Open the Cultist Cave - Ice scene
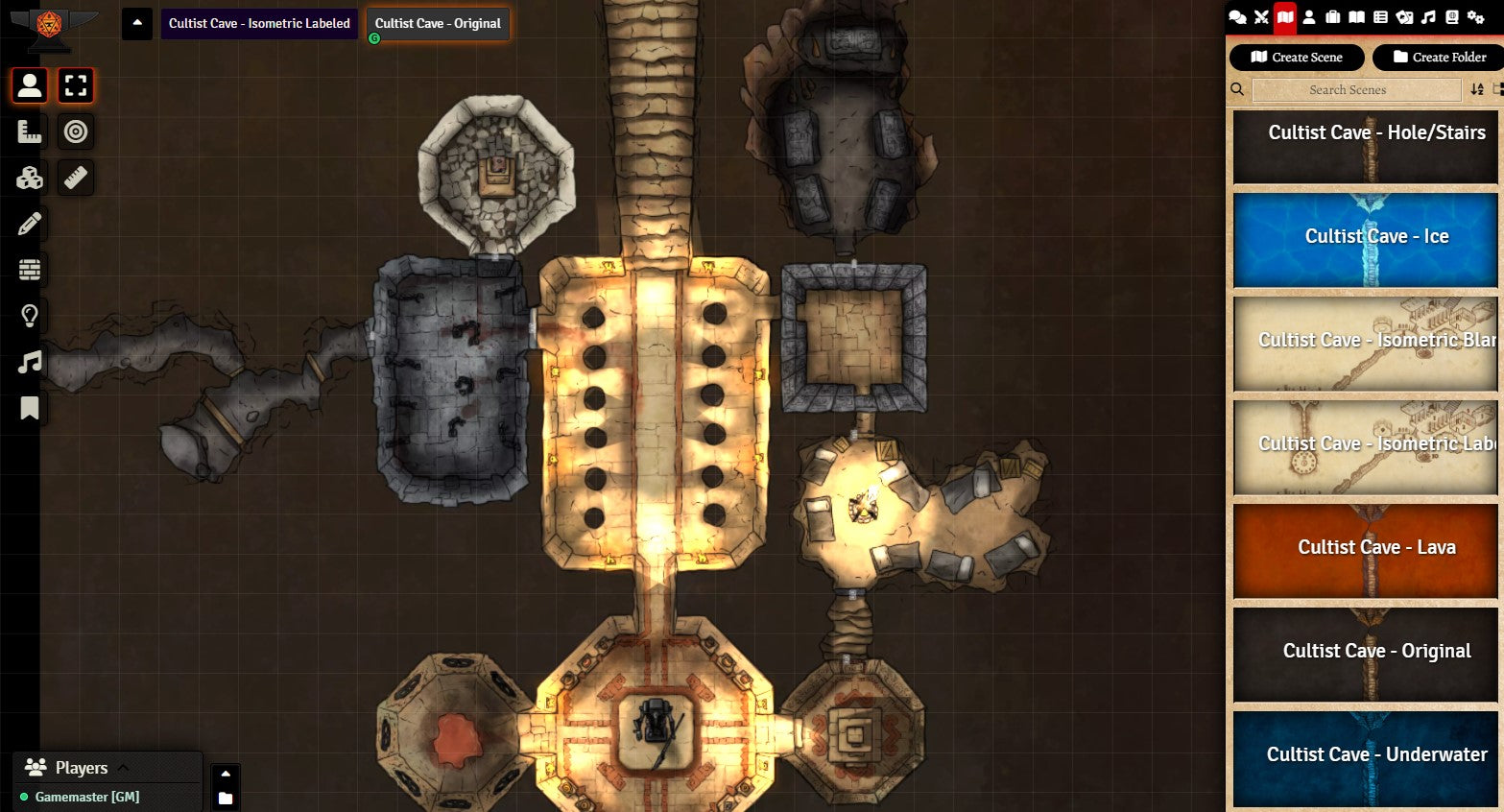This screenshot has height=812, width=1504. click(1365, 237)
